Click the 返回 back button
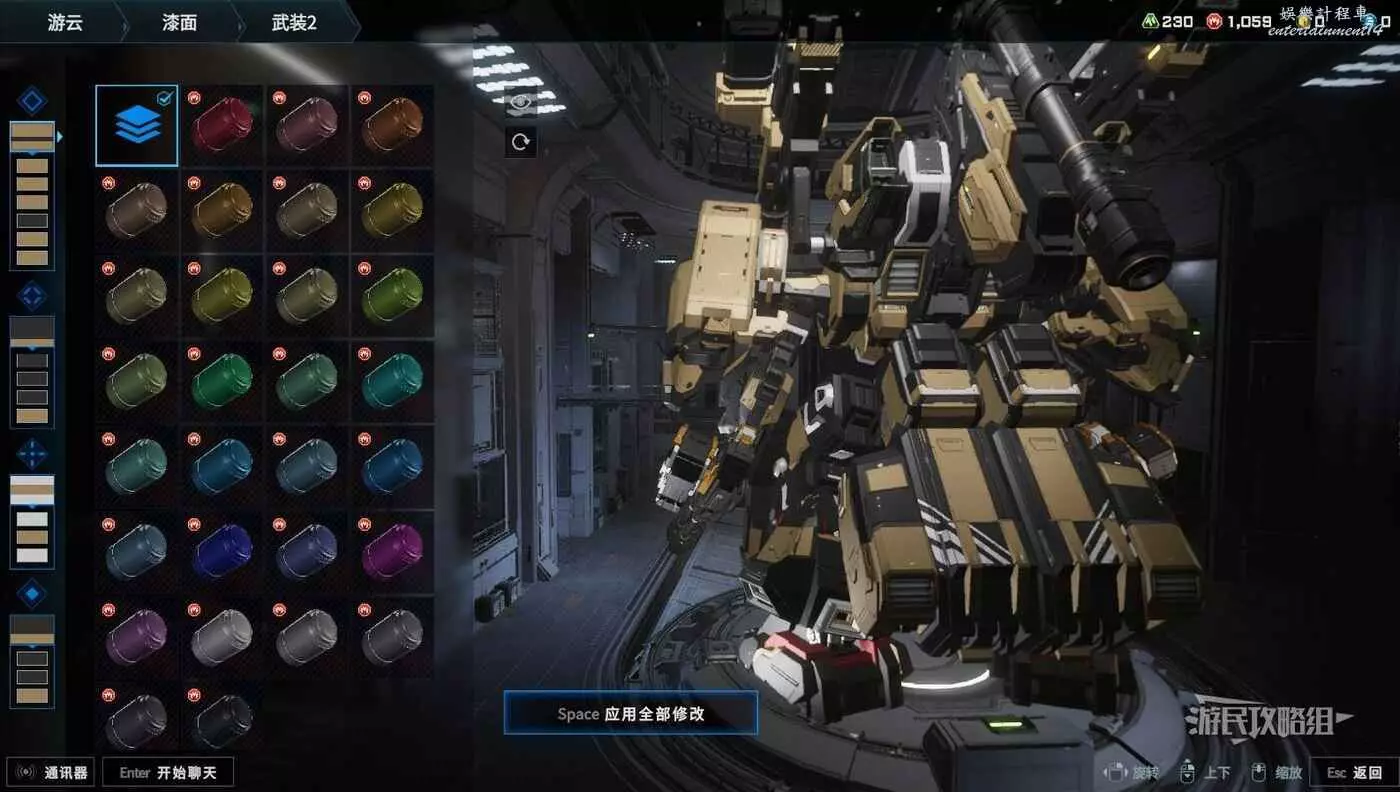This screenshot has width=1400, height=792. pyautogui.click(x=1354, y=772)
